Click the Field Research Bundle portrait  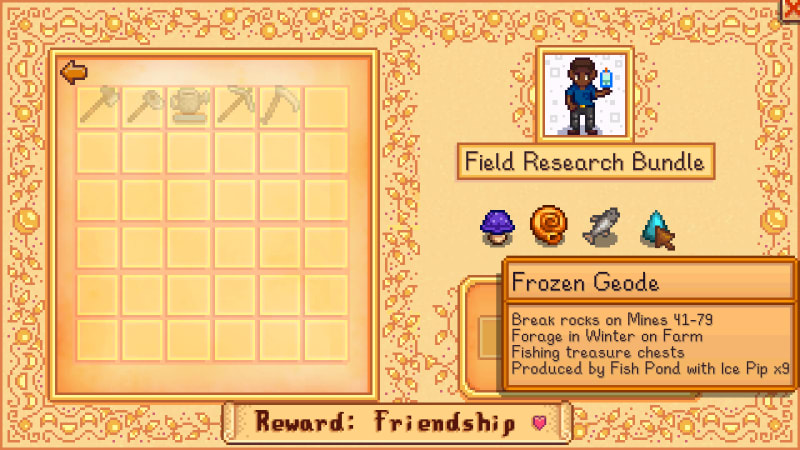click(x=584, y=95)
